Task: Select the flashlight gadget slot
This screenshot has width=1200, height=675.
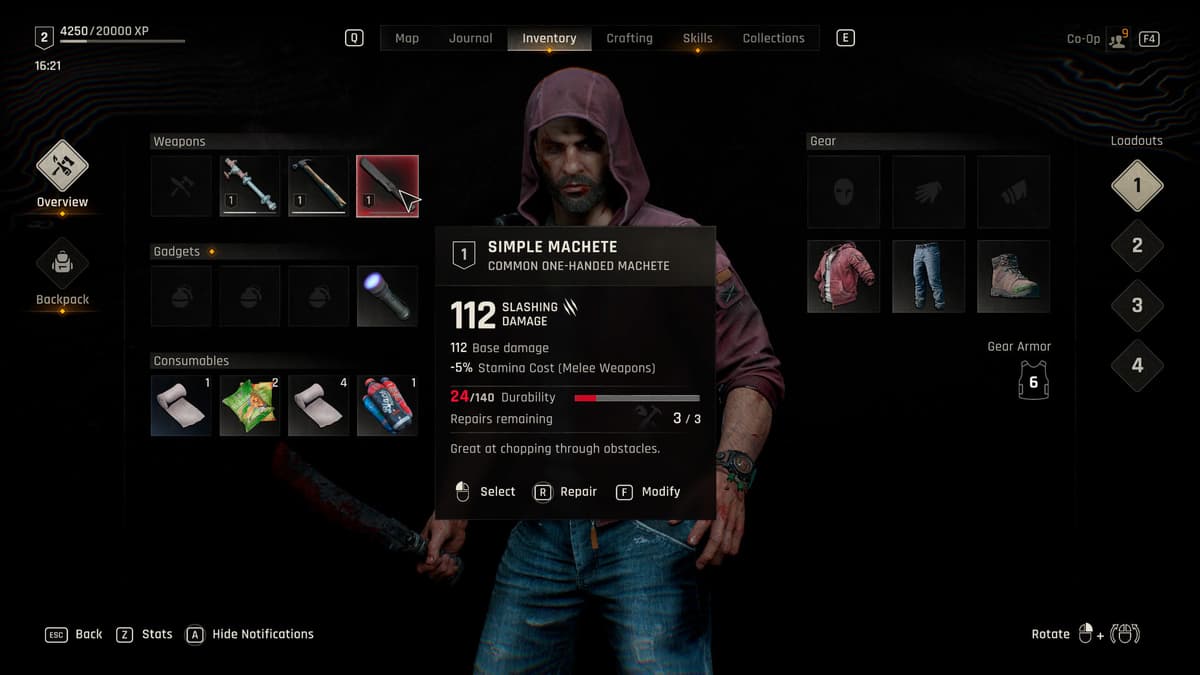Action: [387, 295]
